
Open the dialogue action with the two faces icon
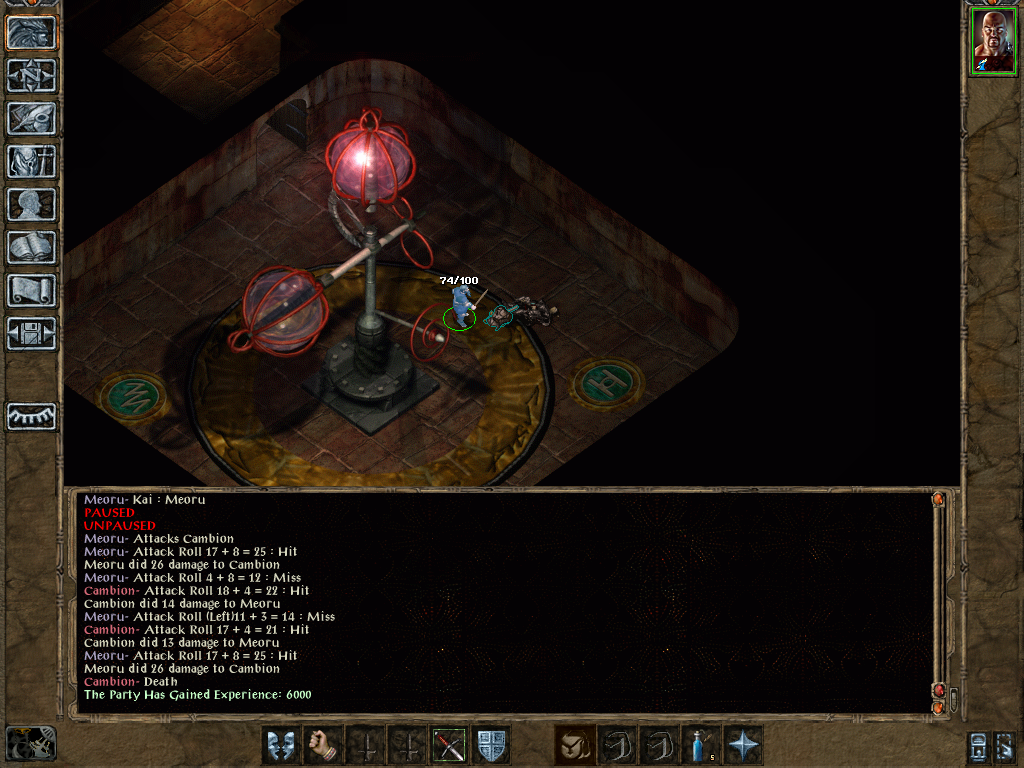[279, 745]
